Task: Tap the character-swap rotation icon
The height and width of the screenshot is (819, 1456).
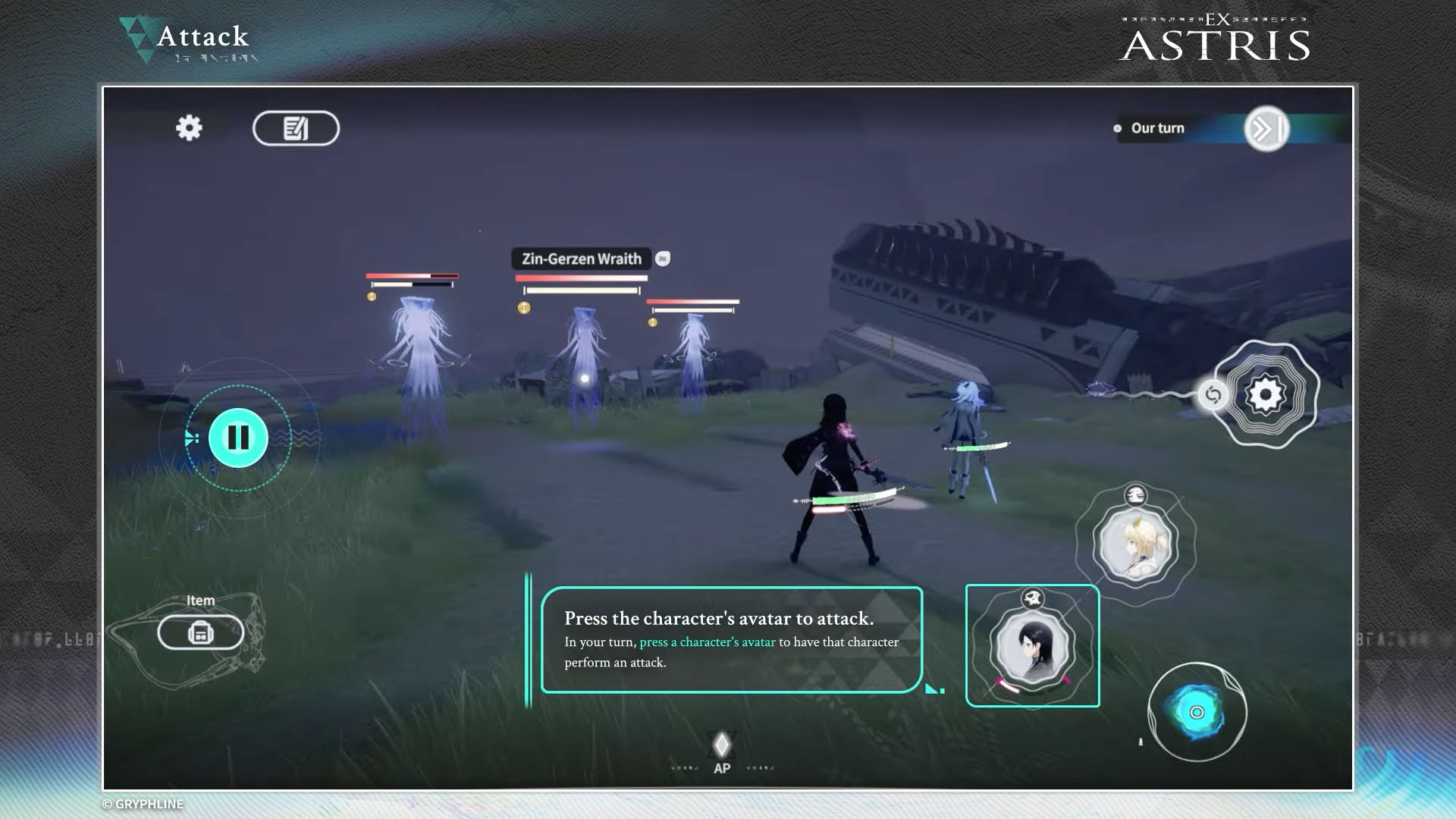Action: 1215,395
